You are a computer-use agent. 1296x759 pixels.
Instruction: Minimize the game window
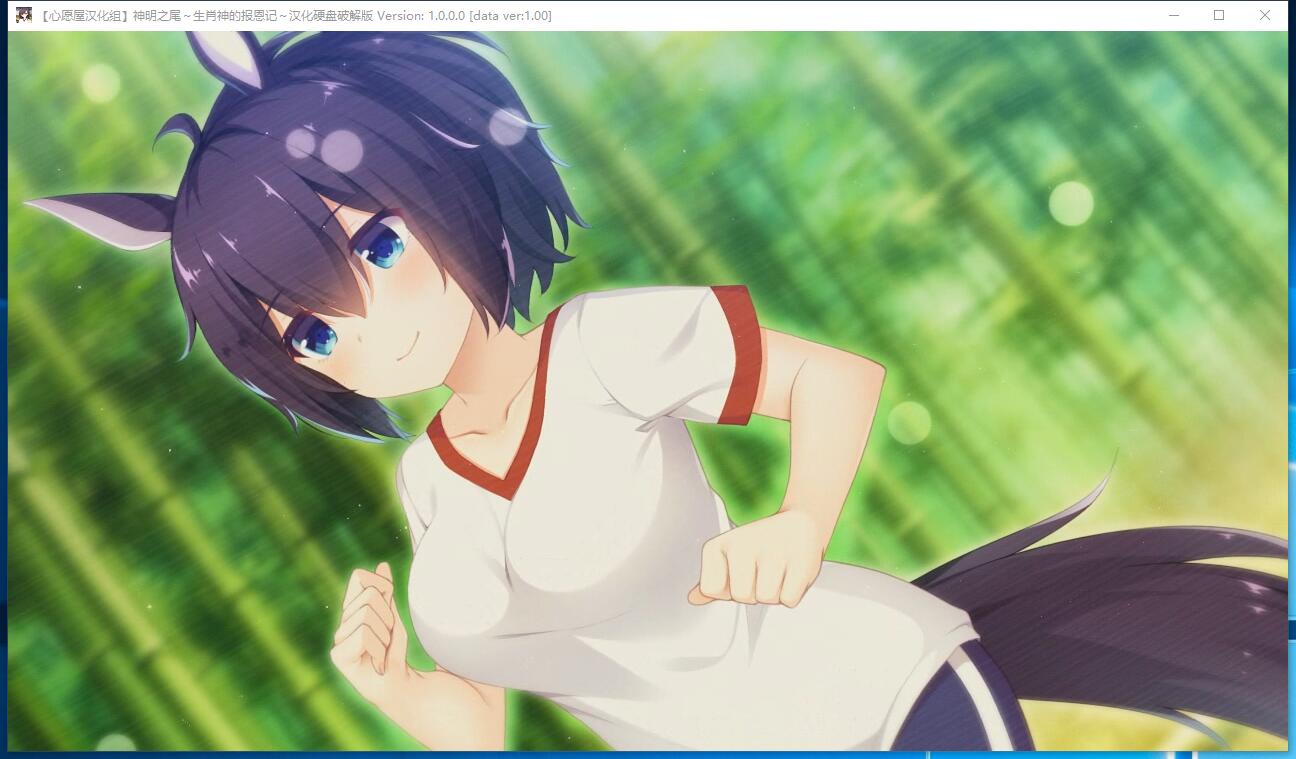click(1173, 15)
